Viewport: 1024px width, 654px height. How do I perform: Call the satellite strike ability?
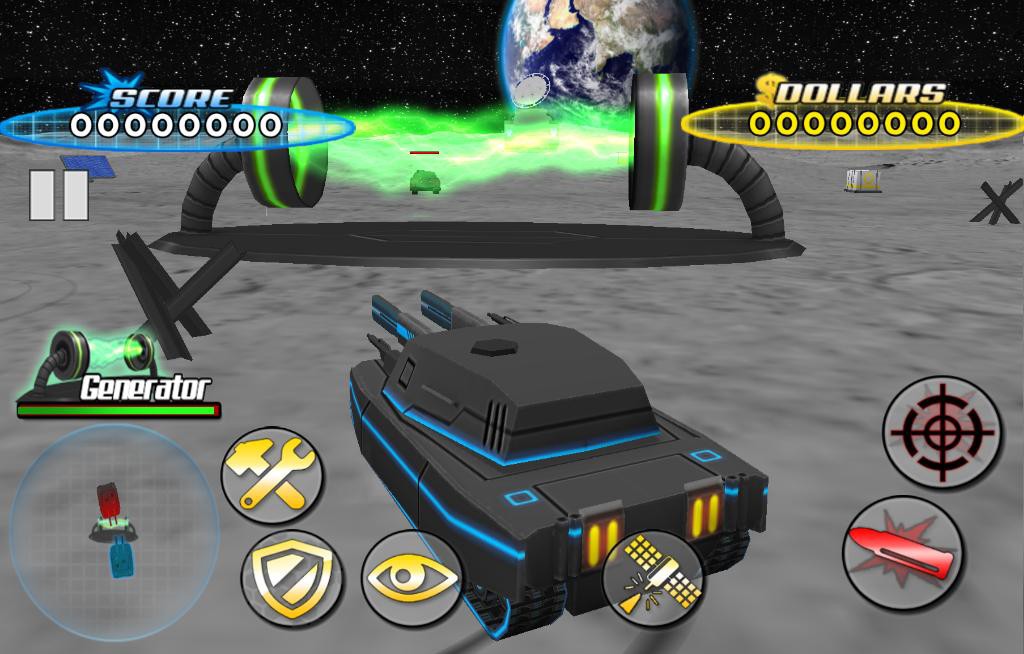(x=653, y=579)
